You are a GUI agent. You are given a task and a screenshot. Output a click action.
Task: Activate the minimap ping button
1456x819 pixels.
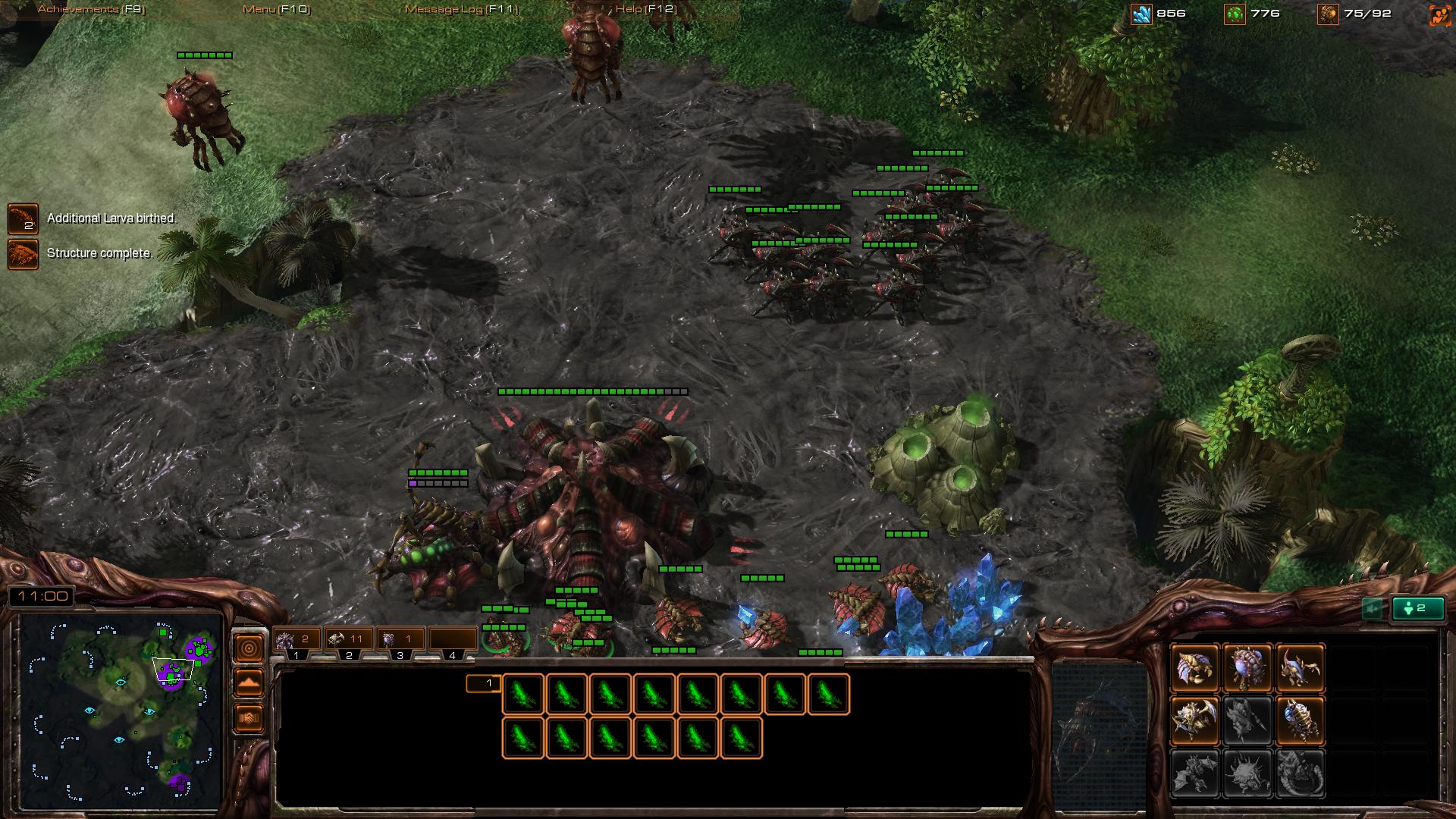(x=249, y=648)
